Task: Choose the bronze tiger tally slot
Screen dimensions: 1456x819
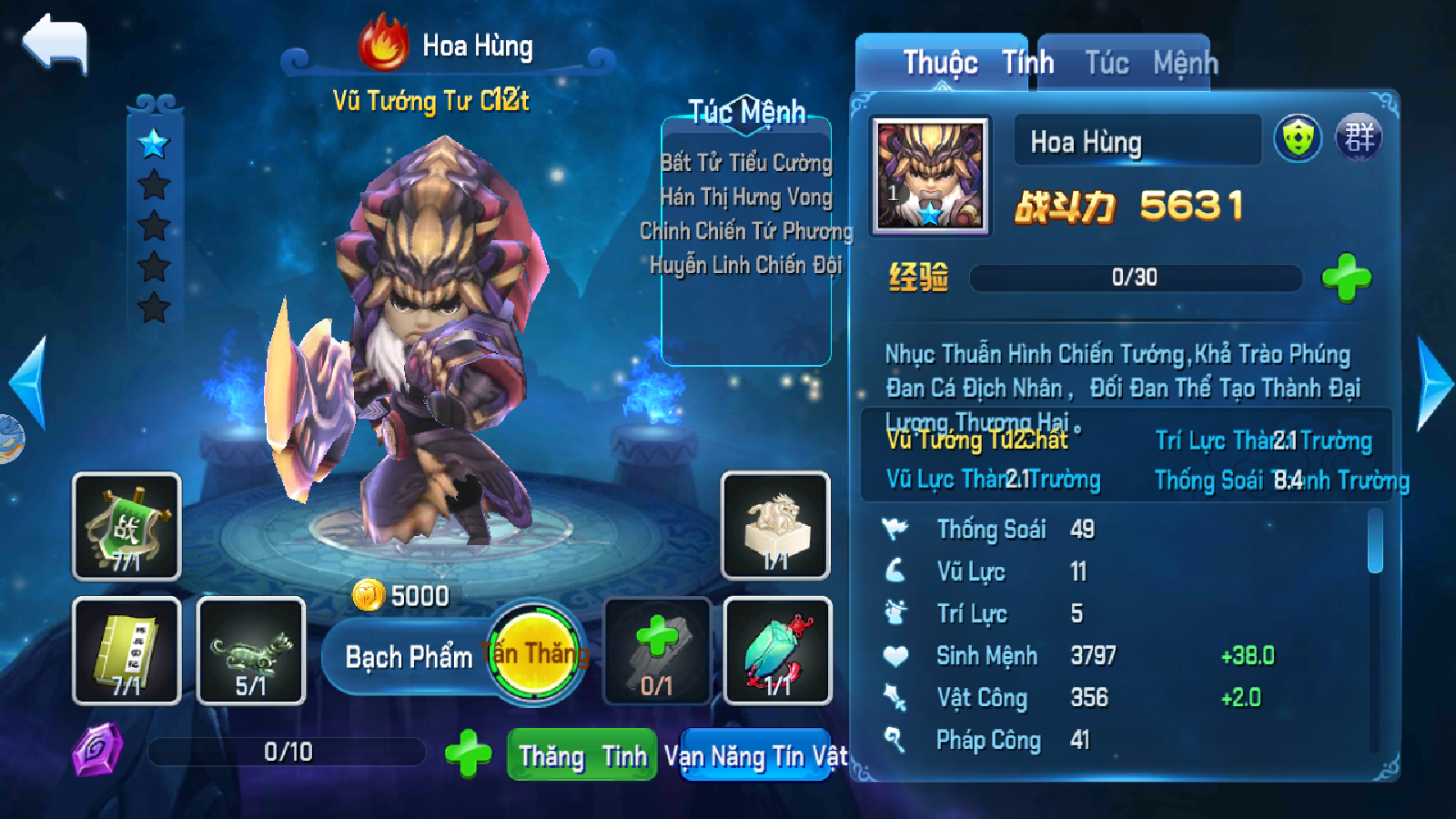Action: point(251,651)
